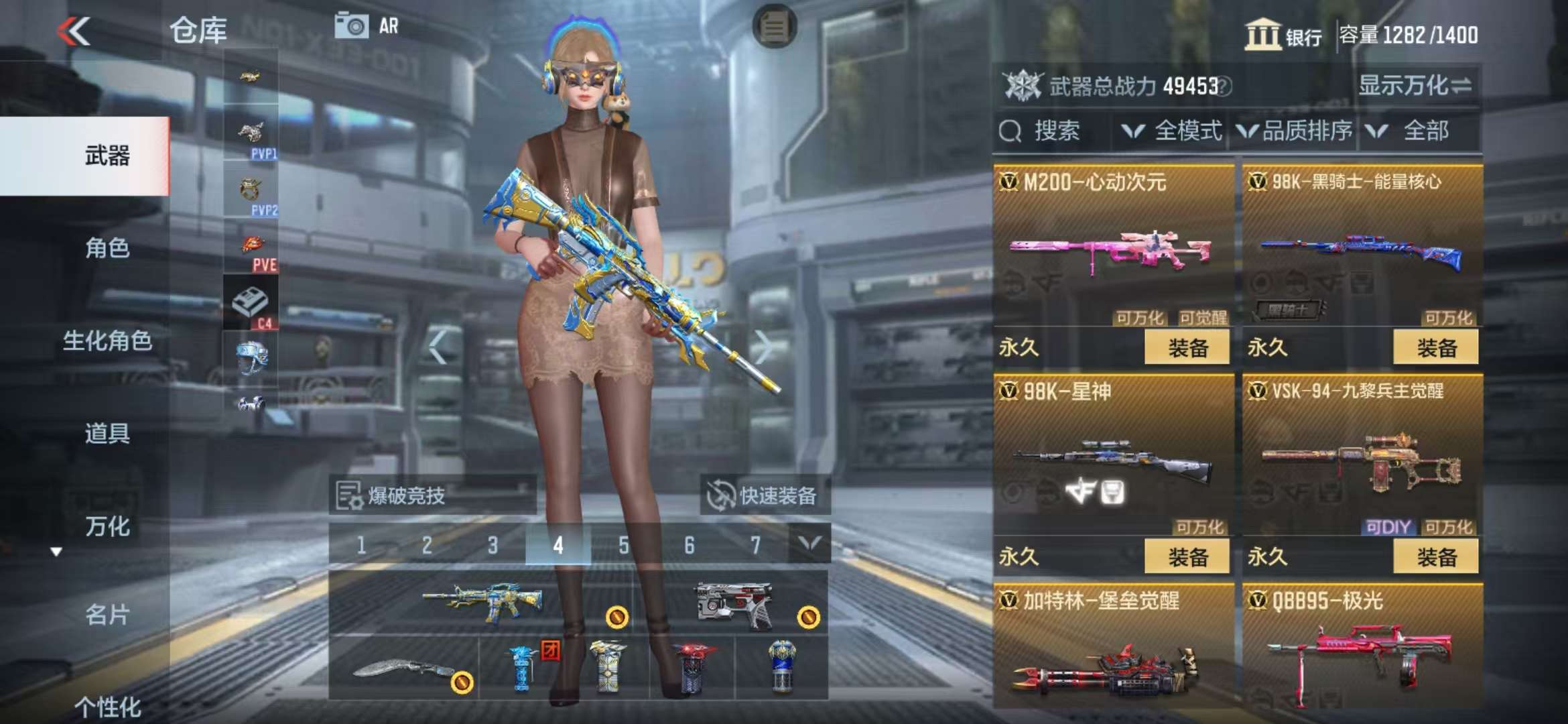Select the 武器 weapons category

point(107,156)
